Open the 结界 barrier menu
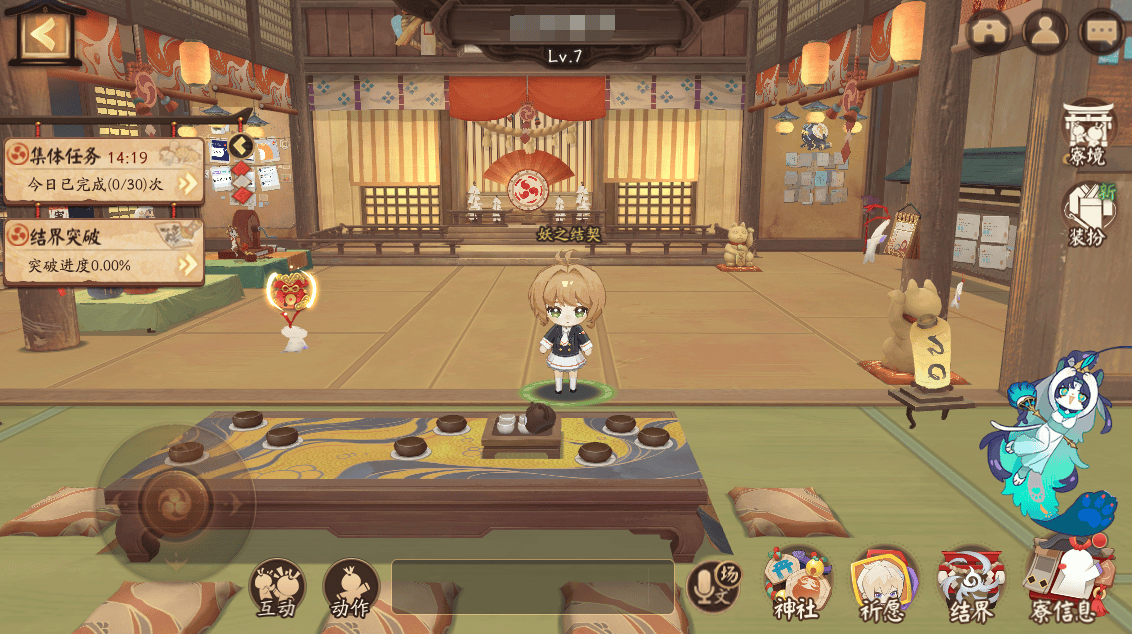1132x634 pixels. 970,584
